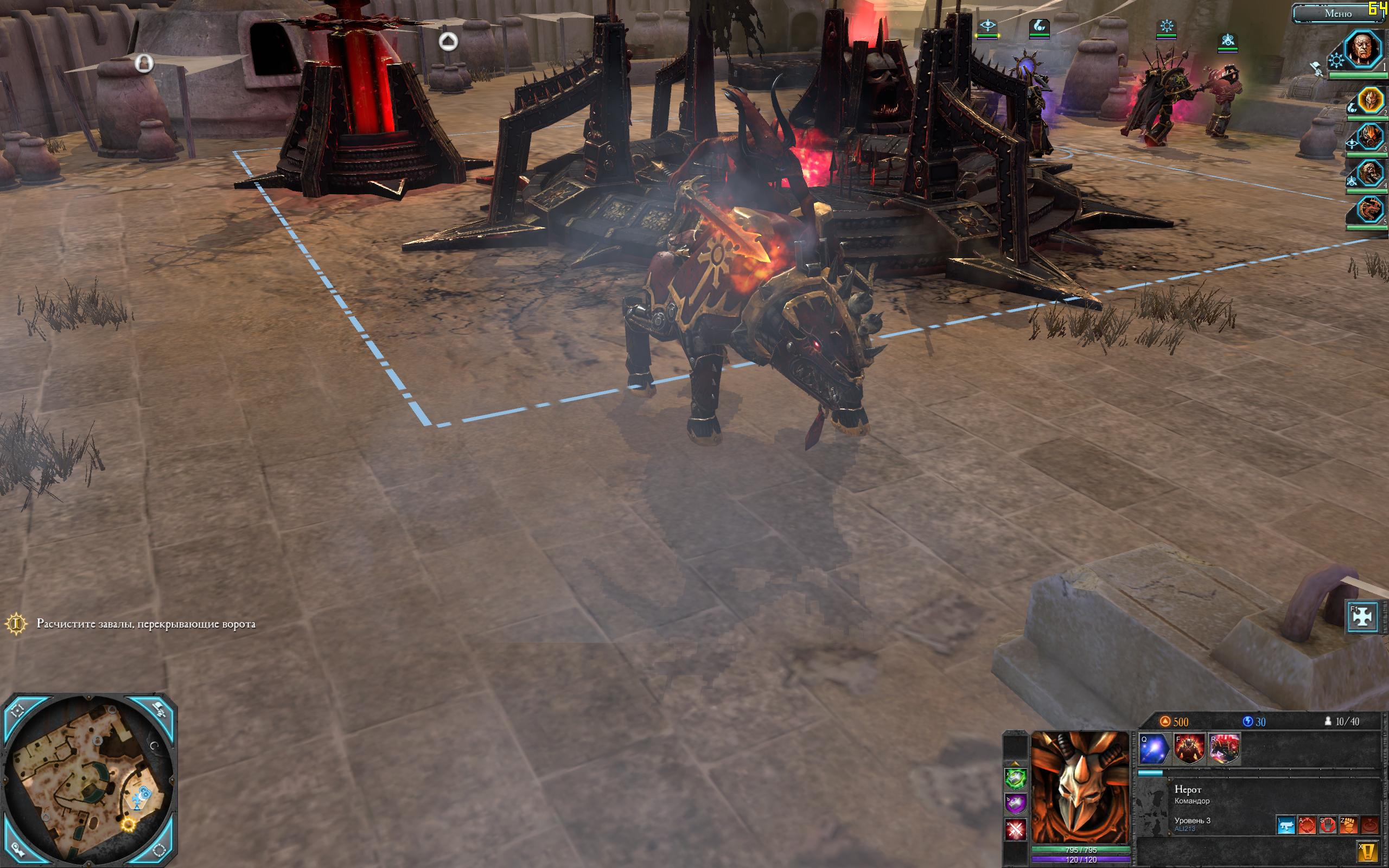Click the green glowing item slot
1389x868 pixels.
(x=1015, y=779)
